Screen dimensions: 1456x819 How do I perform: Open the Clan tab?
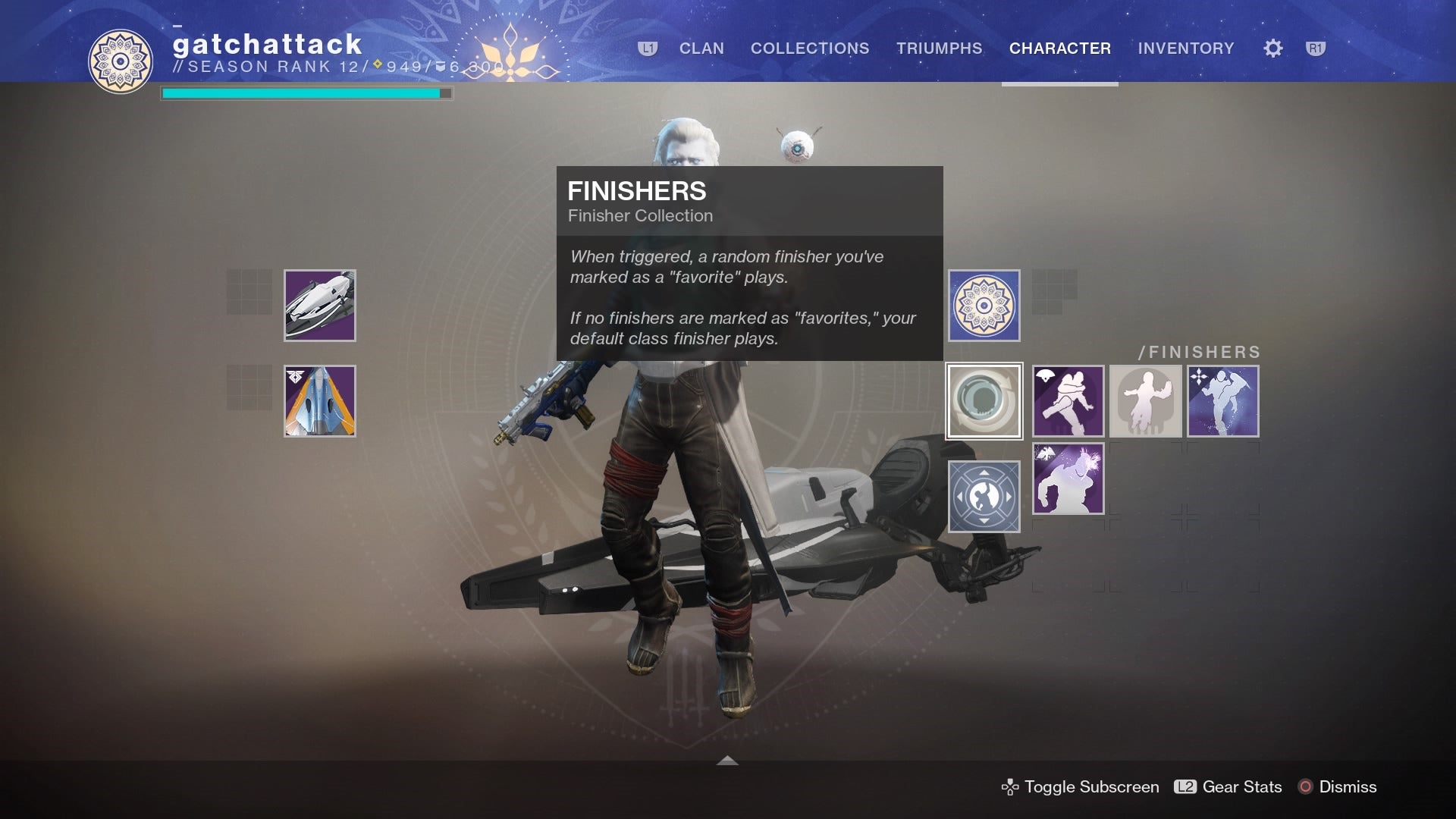(x=701, y=49)
